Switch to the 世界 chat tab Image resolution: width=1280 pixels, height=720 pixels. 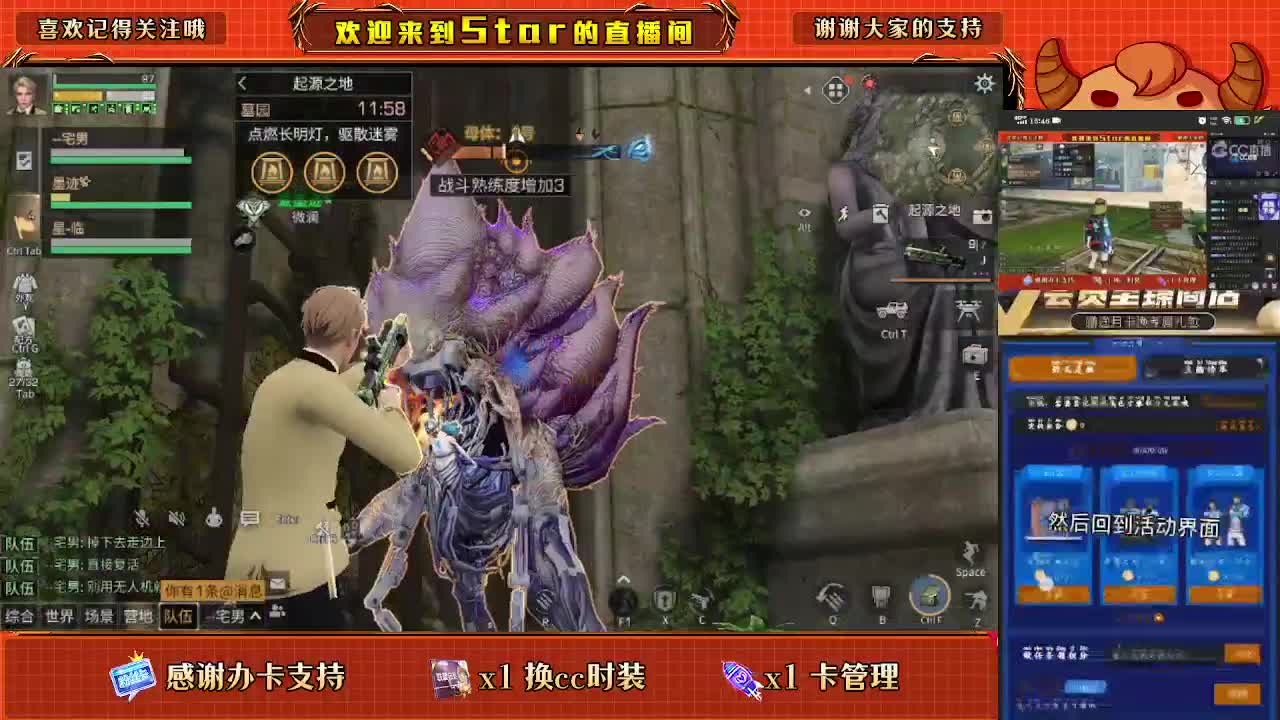point(58,617)
